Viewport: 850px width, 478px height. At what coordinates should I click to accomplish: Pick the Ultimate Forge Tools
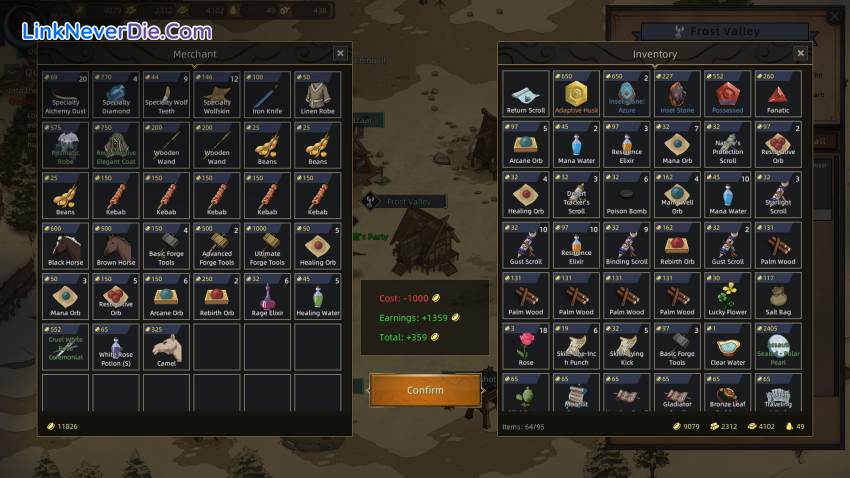[267, 246]
